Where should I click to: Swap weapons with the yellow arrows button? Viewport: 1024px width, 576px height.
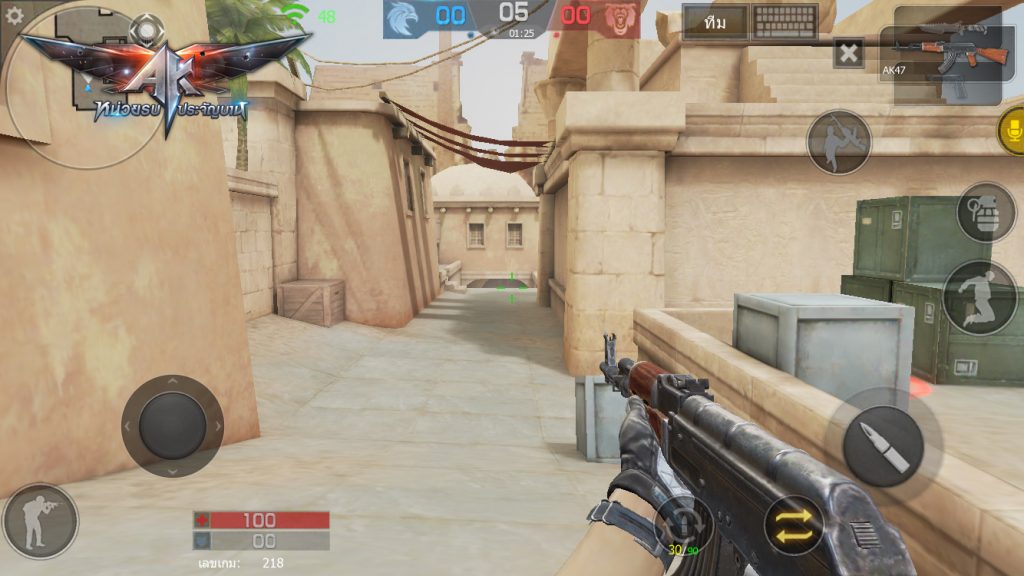click(x=794, y=525)
